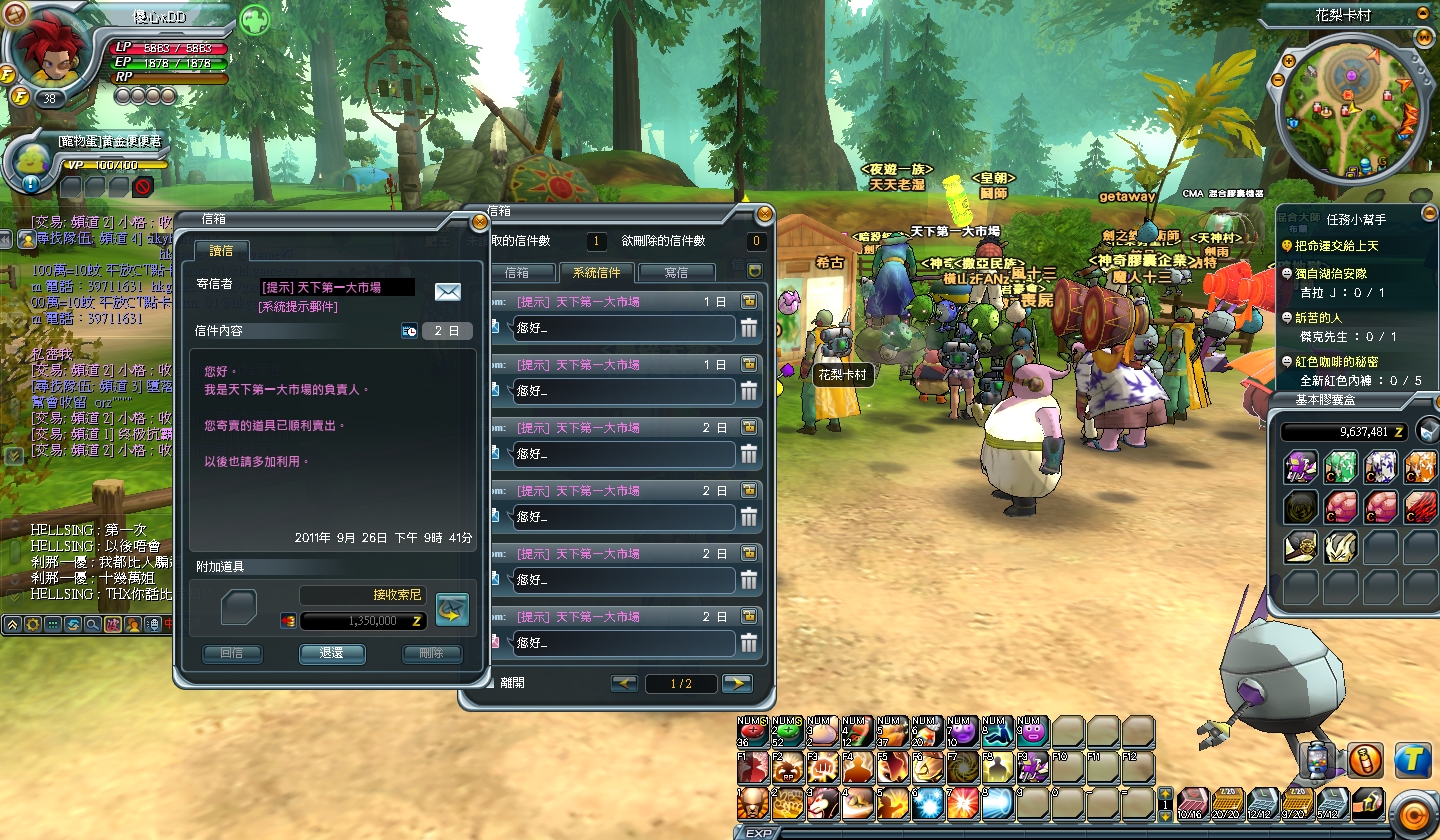Image resolution: width=1440 pixels, height=840 pixels.
Task: Select the 系統信件 (system mail) tab
Action: (x=596, y=272)
